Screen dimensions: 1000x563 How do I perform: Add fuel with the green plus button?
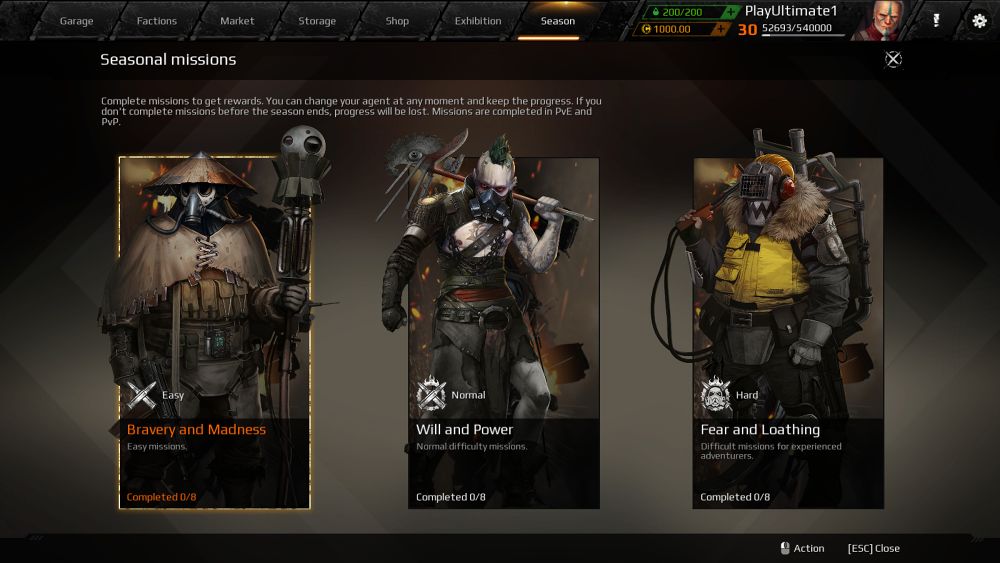pyautogui.click(x=730, y=12)
